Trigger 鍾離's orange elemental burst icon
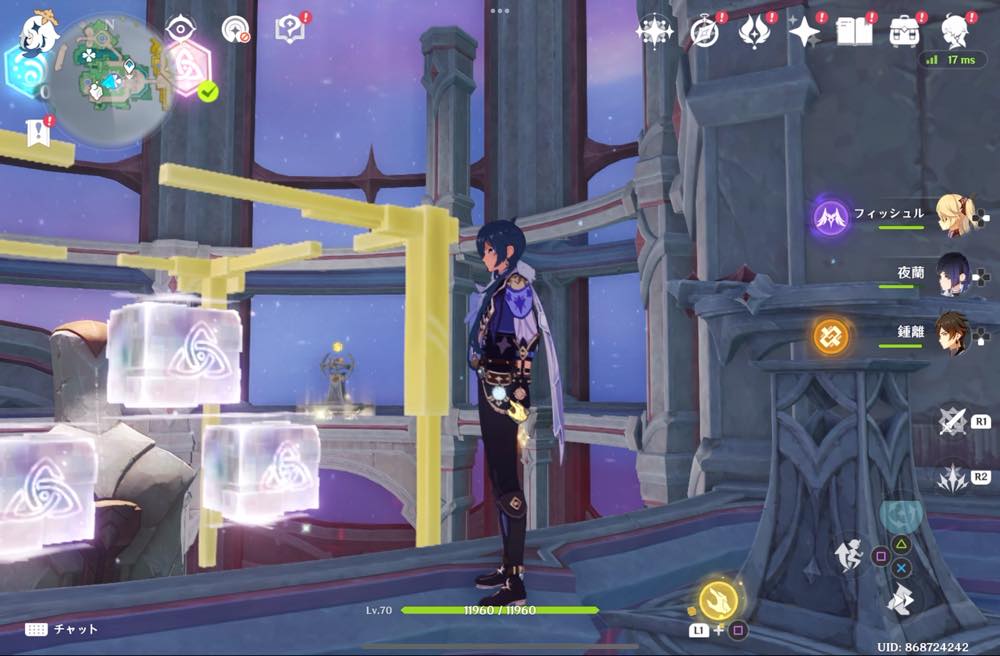 click(x=831, y=336)
